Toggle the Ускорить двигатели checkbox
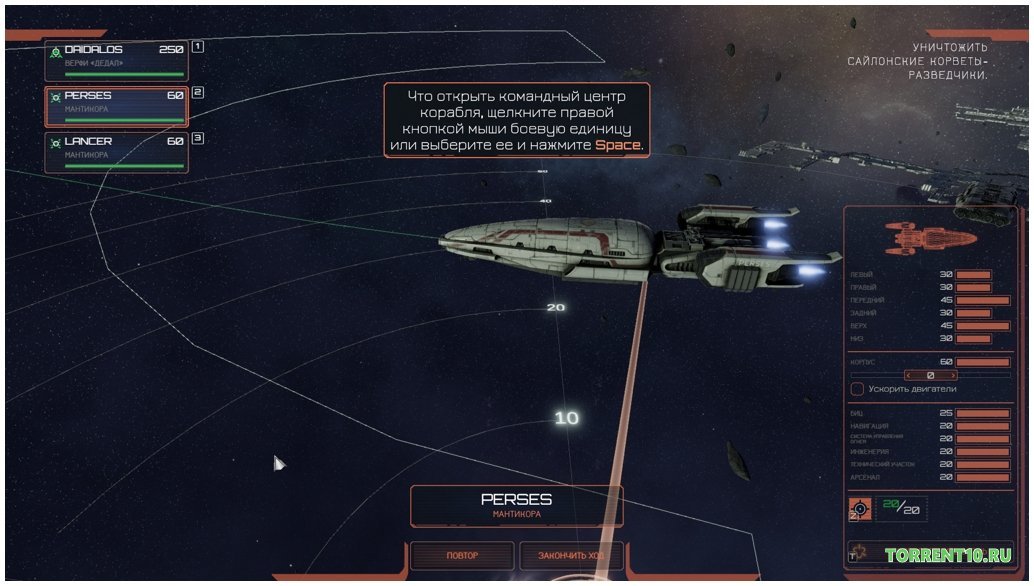Image resolution: width=1034 pixels, height=586 pixels. [x=857, y=388]
